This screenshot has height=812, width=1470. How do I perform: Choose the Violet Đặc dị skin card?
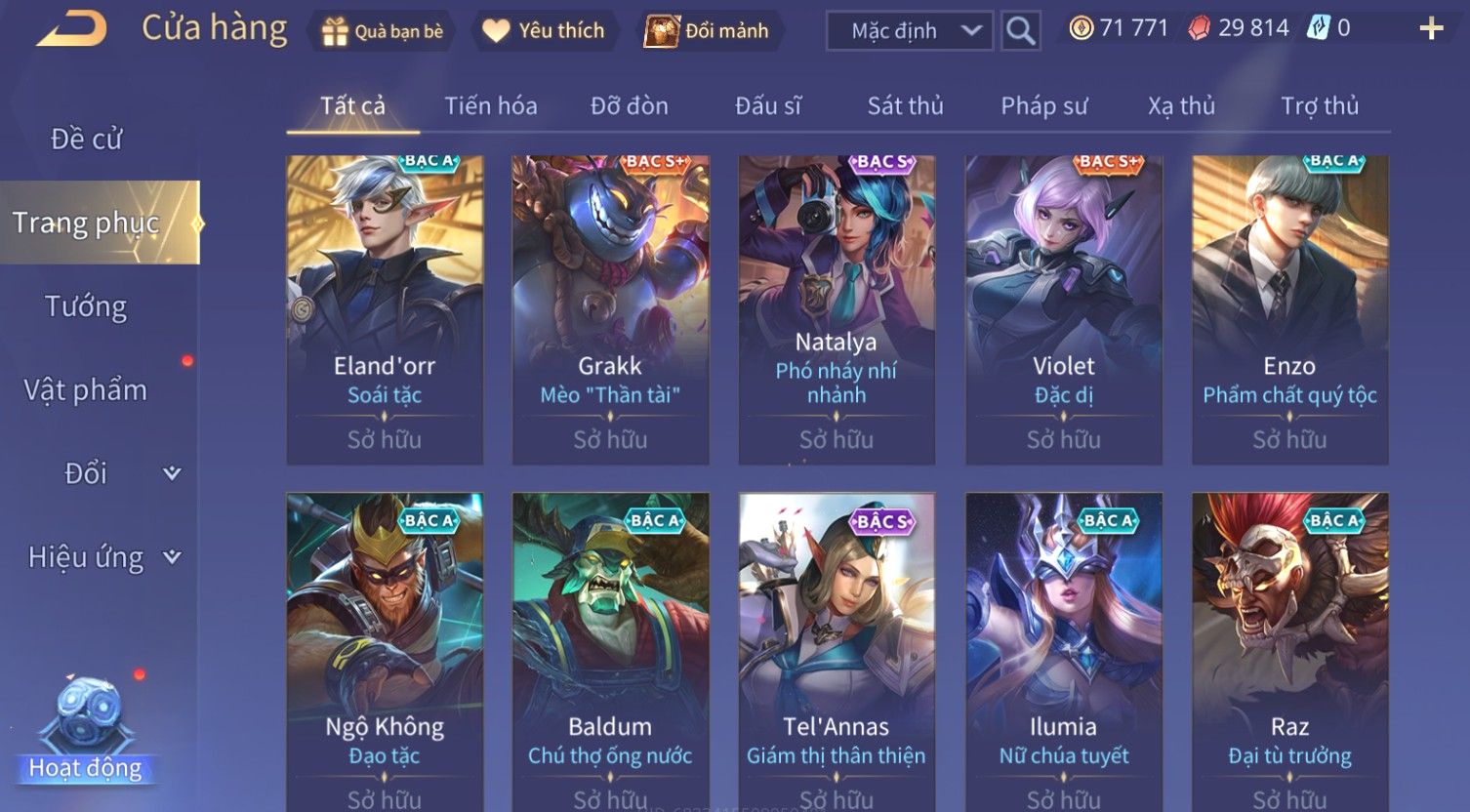[1063, 309]
